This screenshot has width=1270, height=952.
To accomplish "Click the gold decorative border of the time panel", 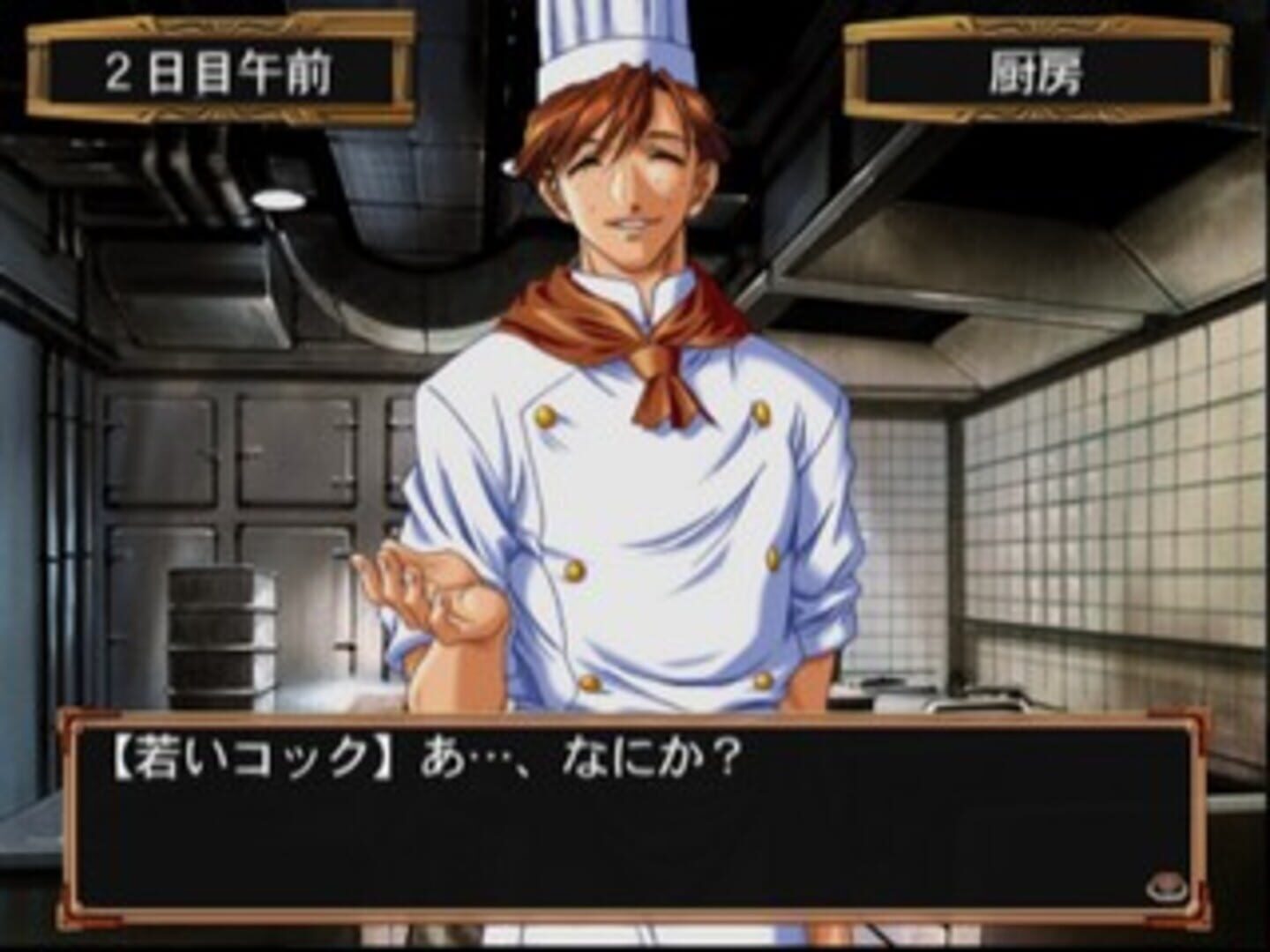I will tap(220, 26).
